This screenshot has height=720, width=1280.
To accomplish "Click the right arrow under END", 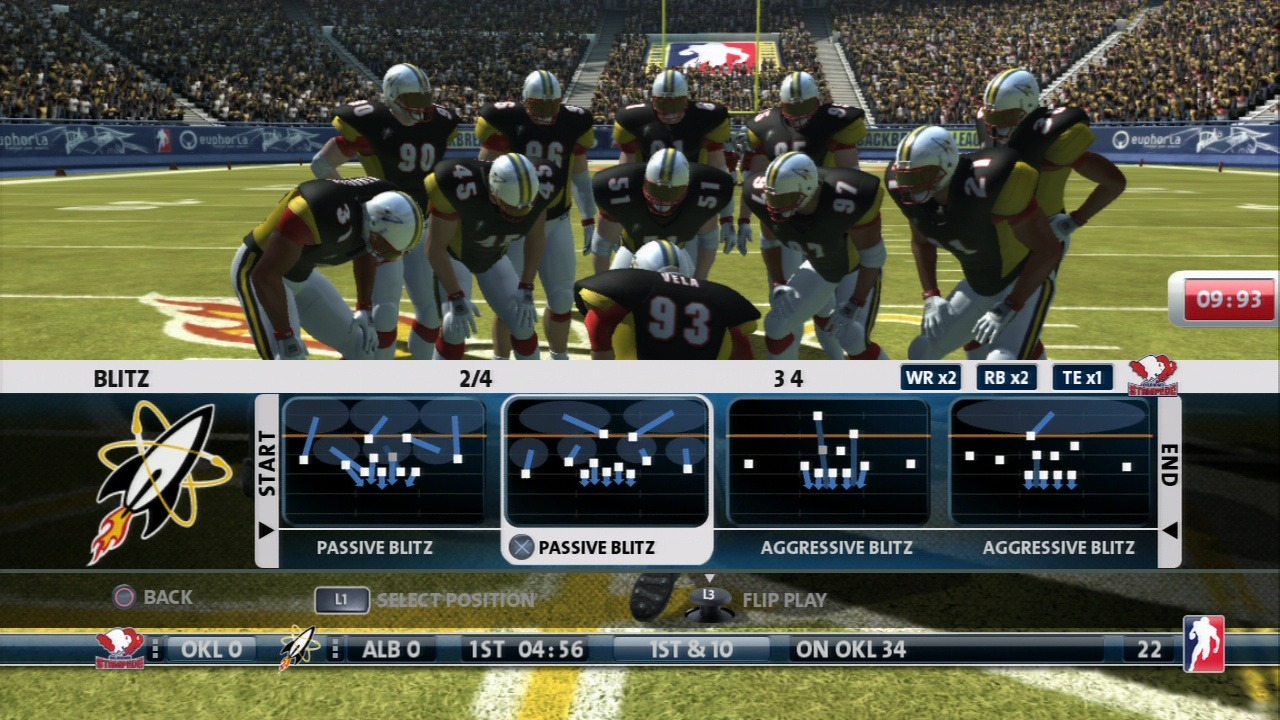I will click(1169, 530).
